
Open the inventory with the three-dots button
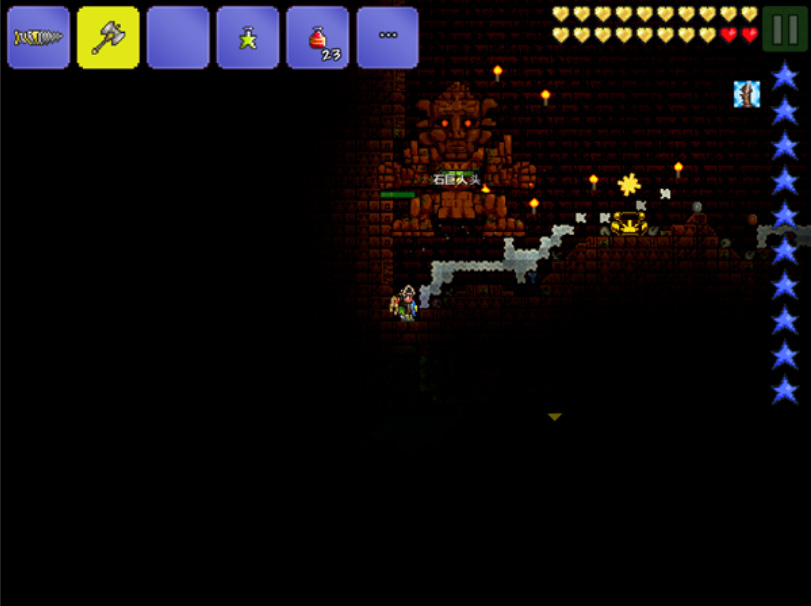point(387,38)
